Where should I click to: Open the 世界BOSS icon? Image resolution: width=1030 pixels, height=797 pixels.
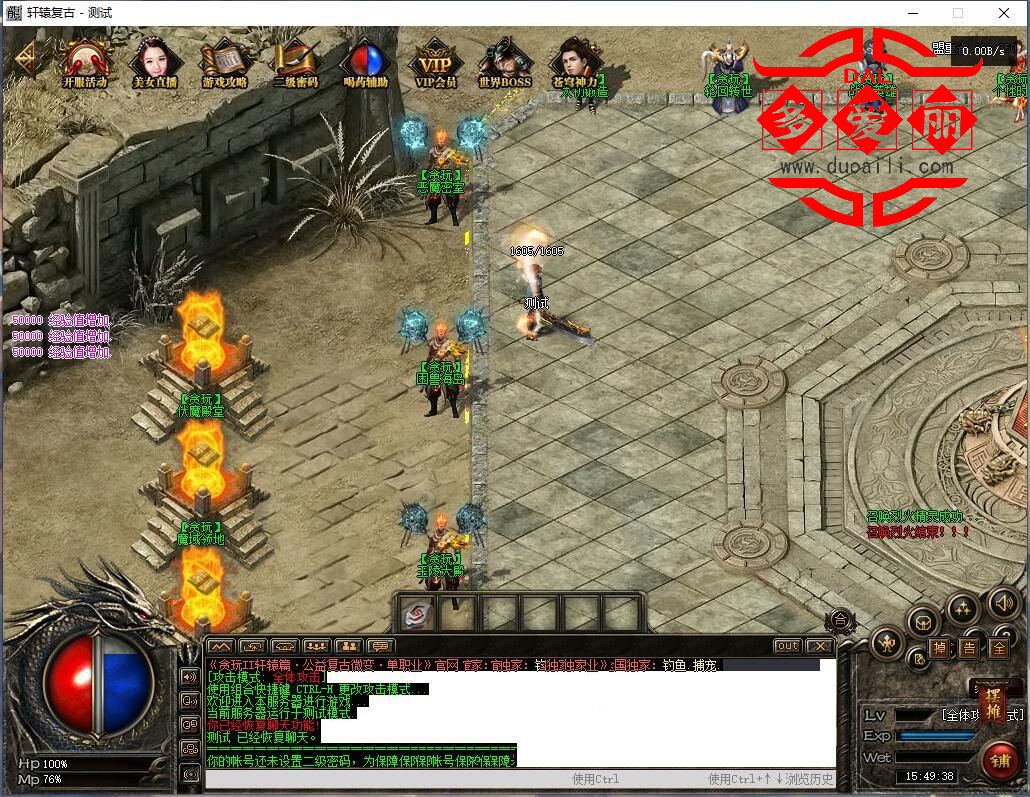pyautogui.click(x=505, y=62)
